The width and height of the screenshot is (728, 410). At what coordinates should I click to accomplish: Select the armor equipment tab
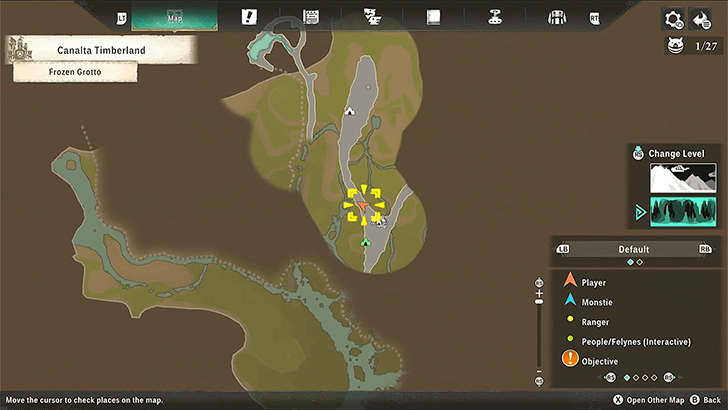(558, 17)
